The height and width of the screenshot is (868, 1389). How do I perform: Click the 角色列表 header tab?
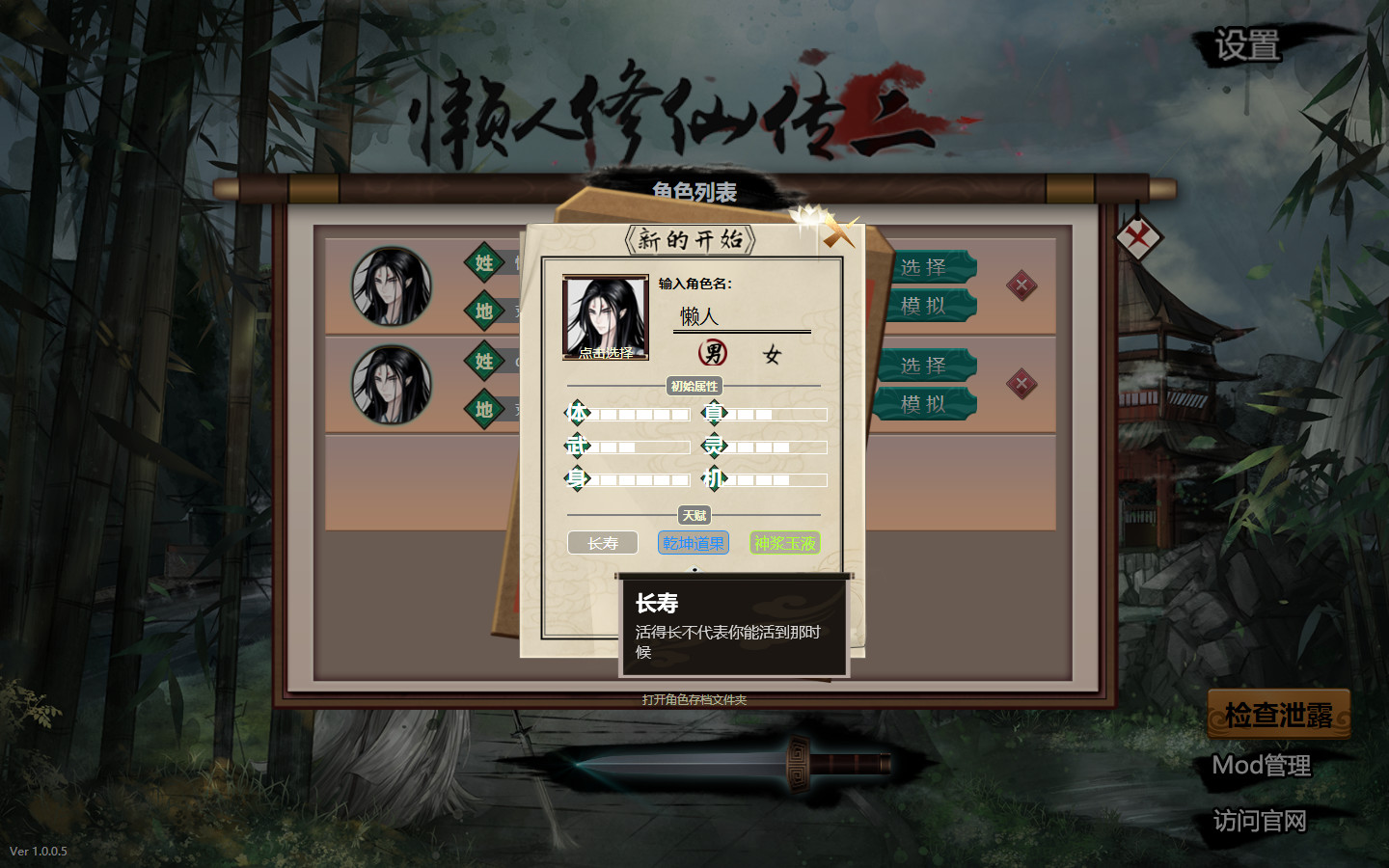[x=695, y=191]
